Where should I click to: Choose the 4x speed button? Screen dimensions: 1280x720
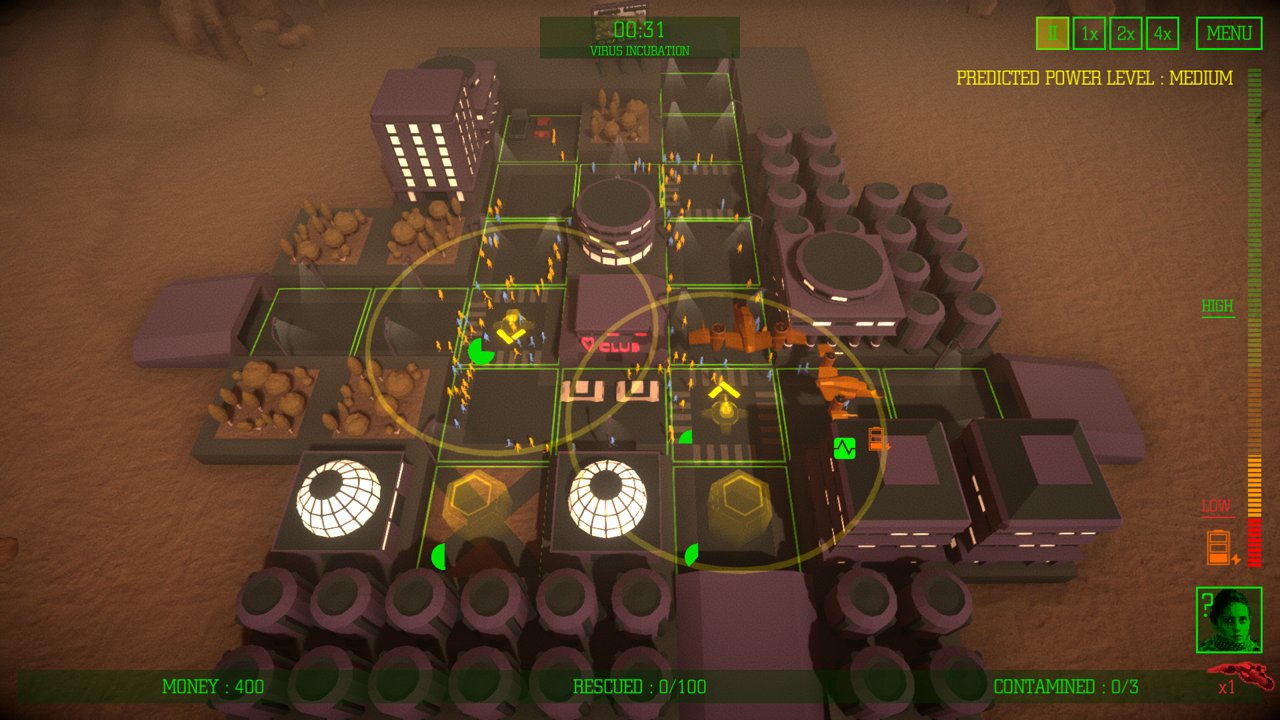point(1162,33)
